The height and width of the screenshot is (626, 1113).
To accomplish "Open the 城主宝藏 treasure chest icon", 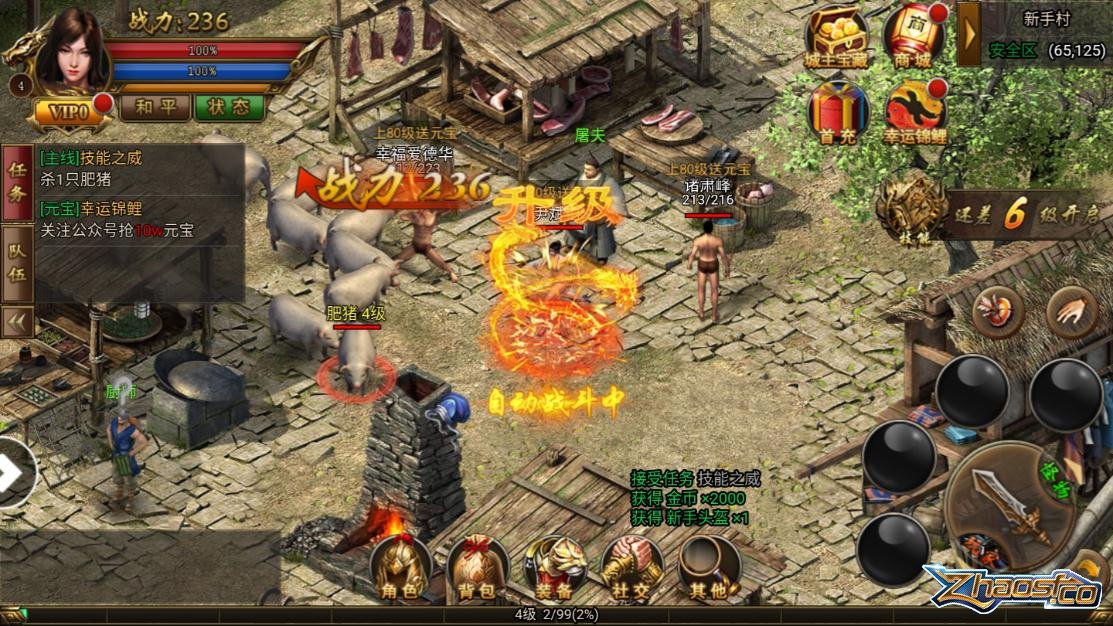I will click(837, 37).
